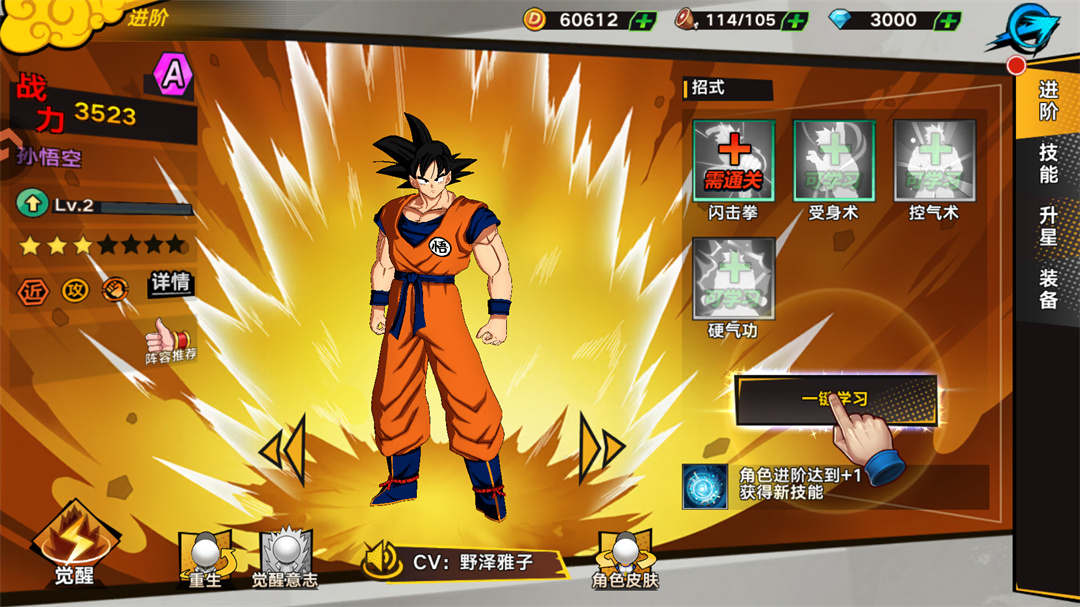Viewport: 1080px width, 607px height.
Task: Open 阵容推荐 lineup recommendation
Action: pos(170,341)
